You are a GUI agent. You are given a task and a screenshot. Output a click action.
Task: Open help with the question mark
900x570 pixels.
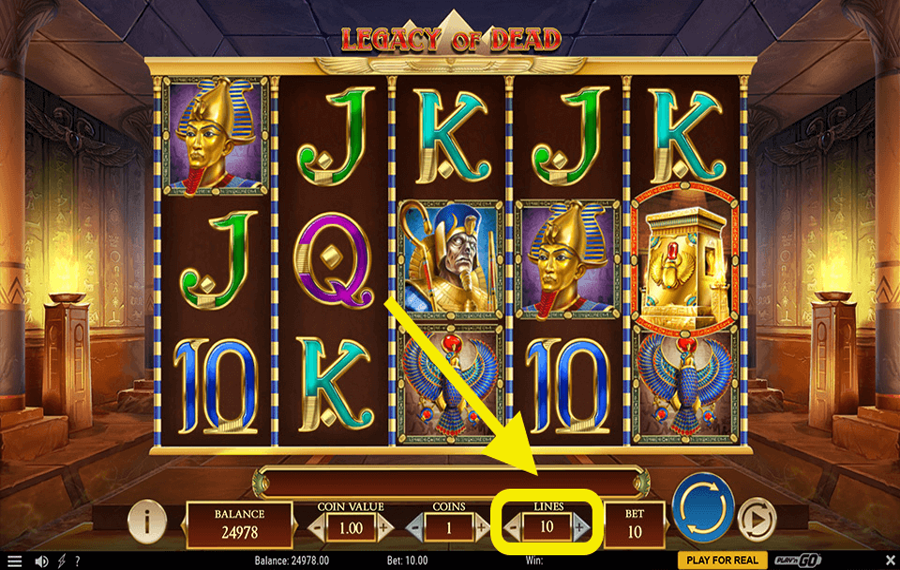pos(77,561)
